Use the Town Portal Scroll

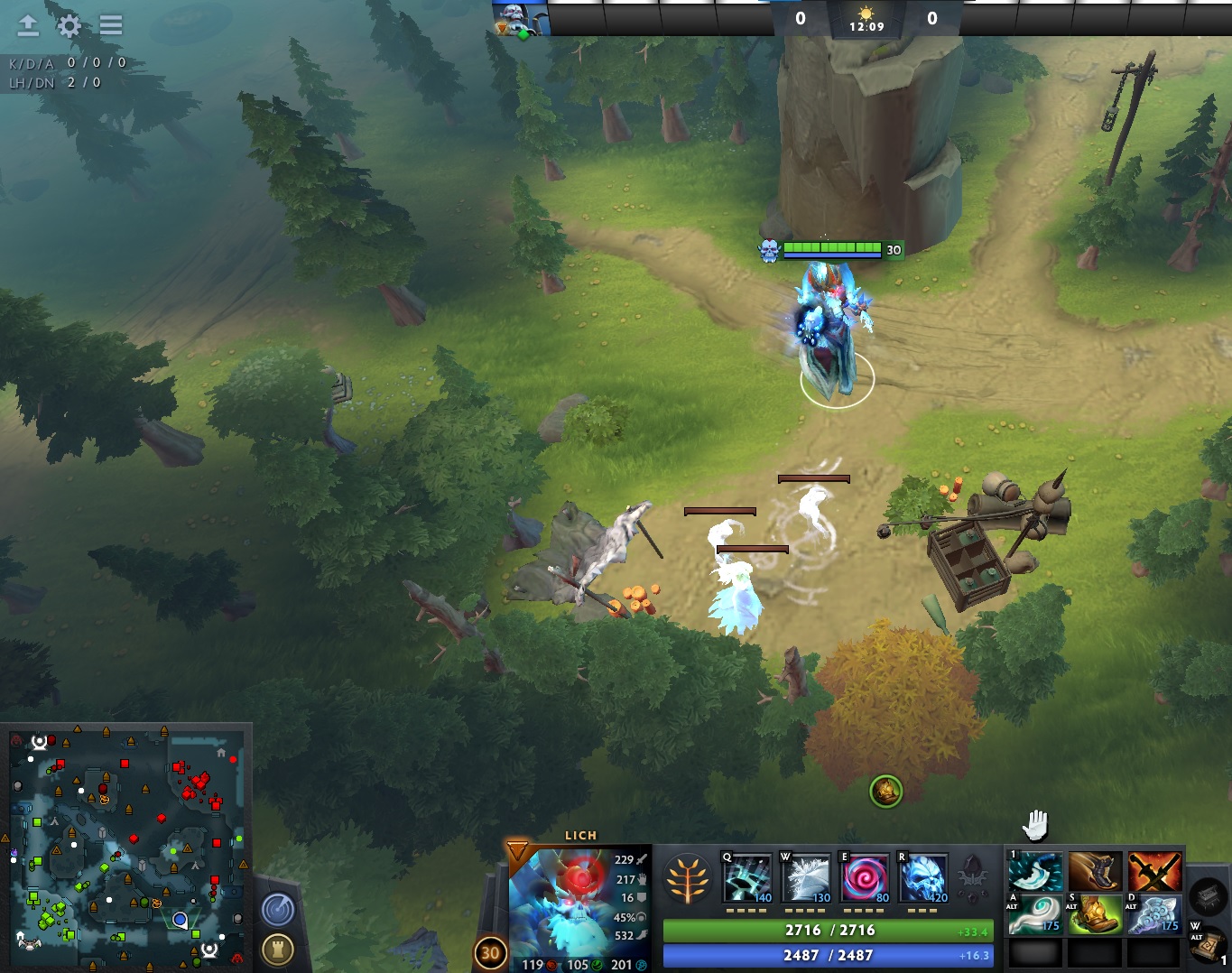[1207, 943]
